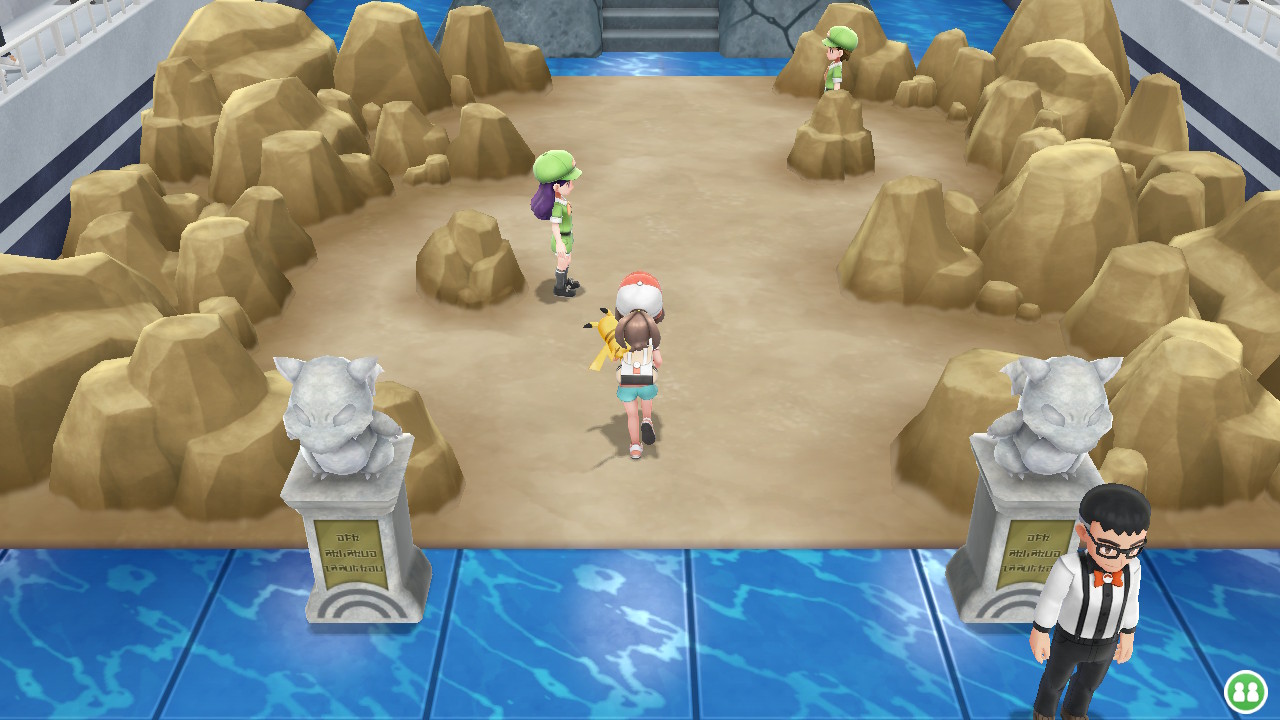Tap the green two-player support icon

click(1245, 691)
